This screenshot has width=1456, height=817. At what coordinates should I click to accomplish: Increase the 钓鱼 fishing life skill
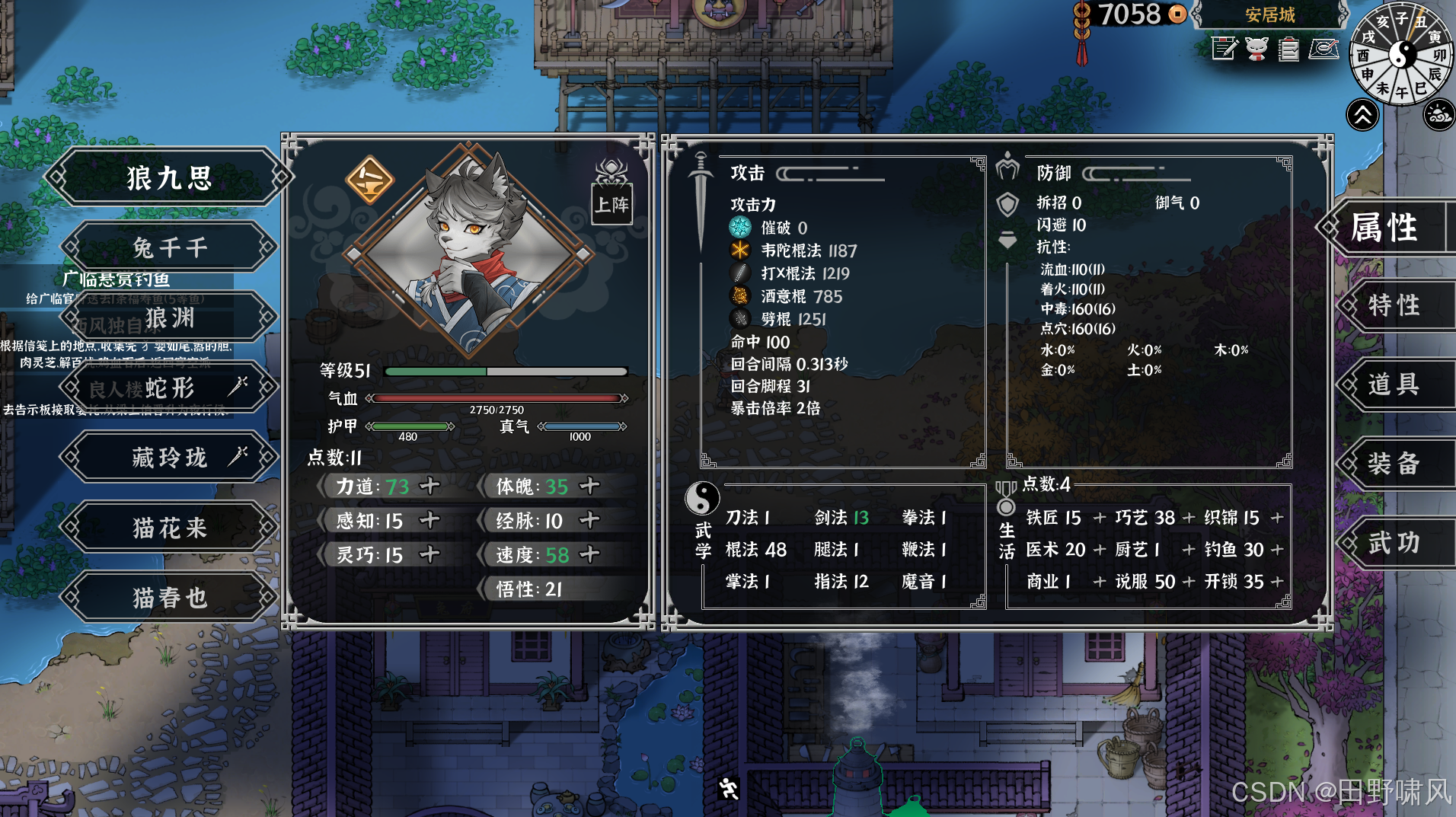tap(1277, 549)
